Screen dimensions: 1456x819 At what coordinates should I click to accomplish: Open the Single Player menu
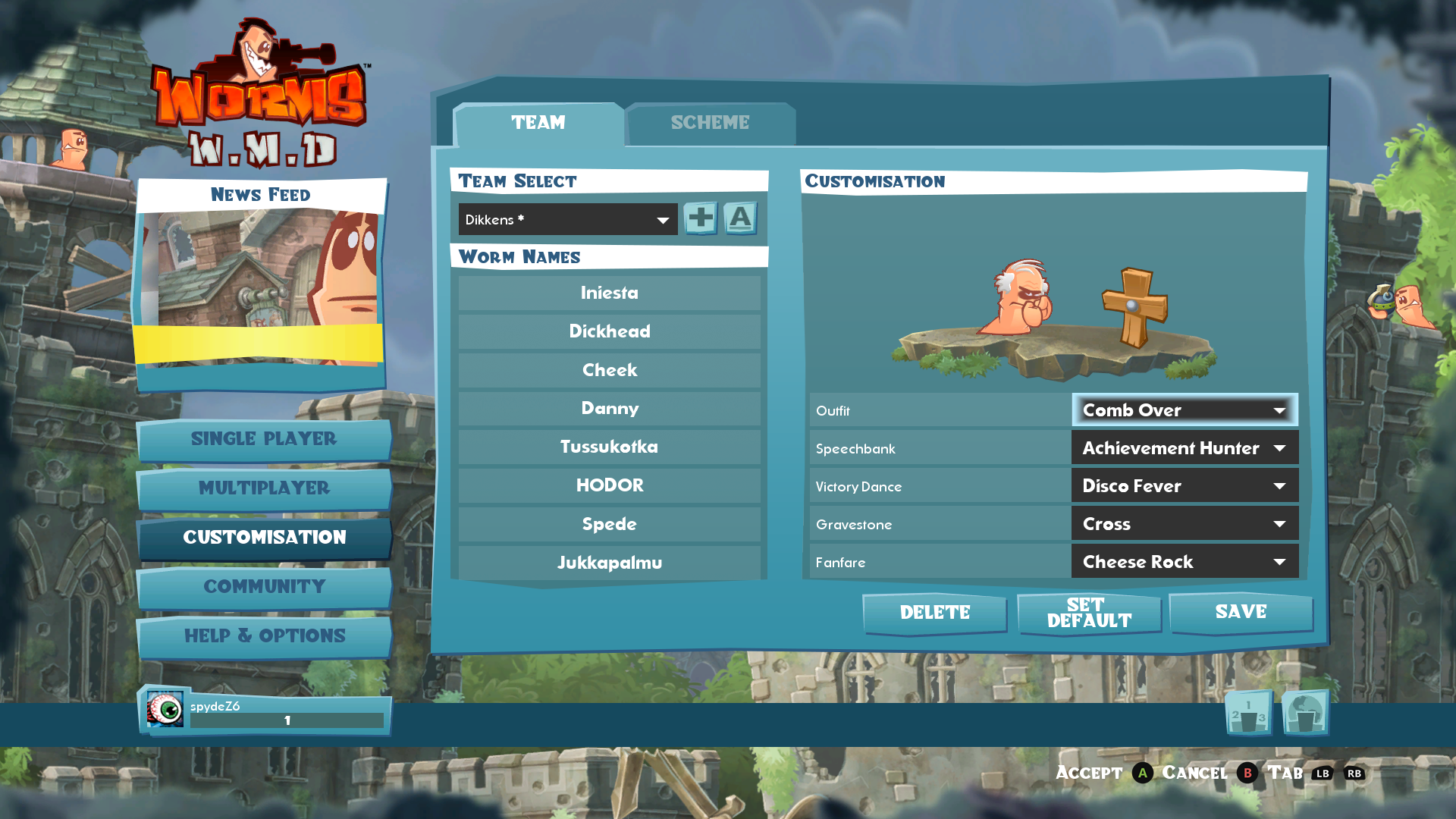click(x=264, y=439)
